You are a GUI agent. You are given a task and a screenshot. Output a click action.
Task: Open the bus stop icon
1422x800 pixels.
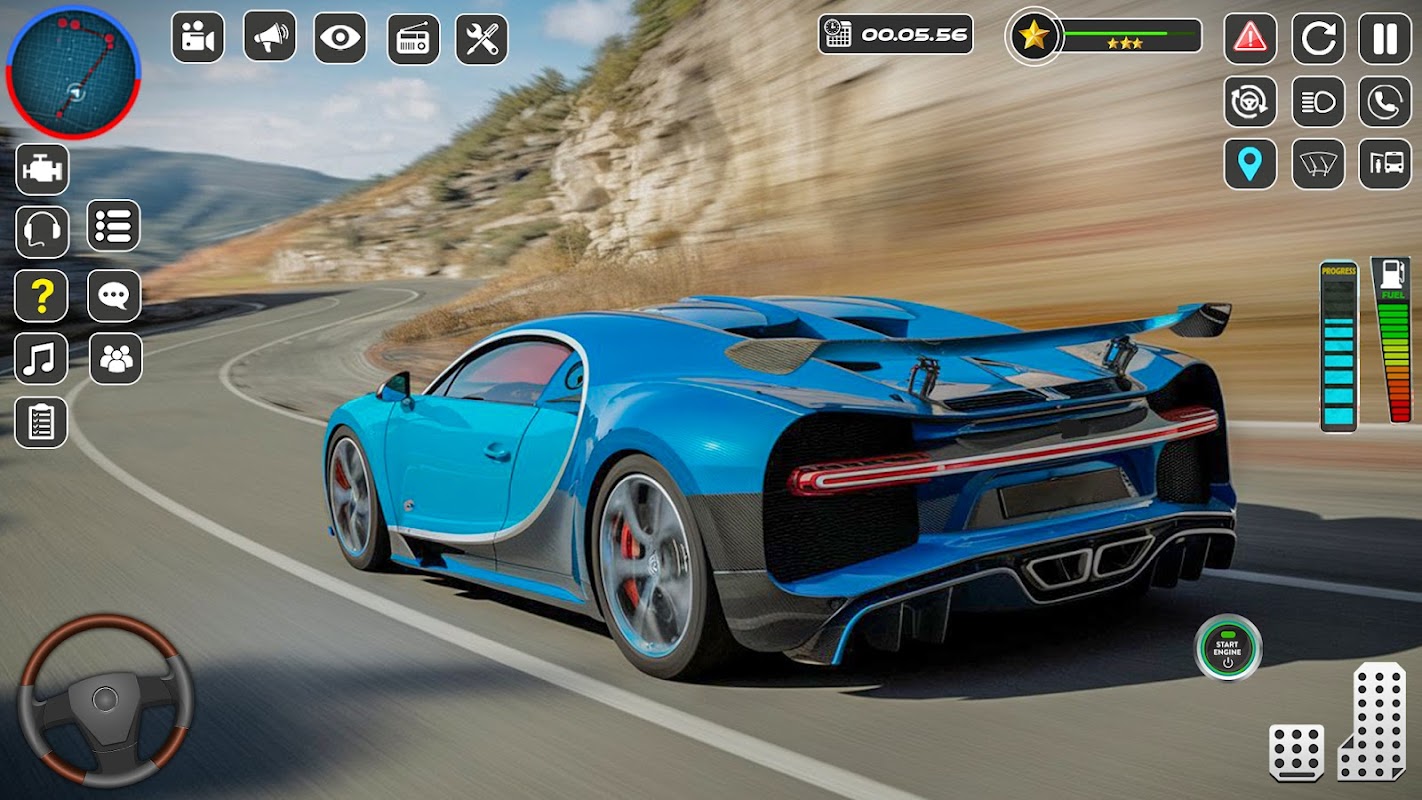[1384, 164]
